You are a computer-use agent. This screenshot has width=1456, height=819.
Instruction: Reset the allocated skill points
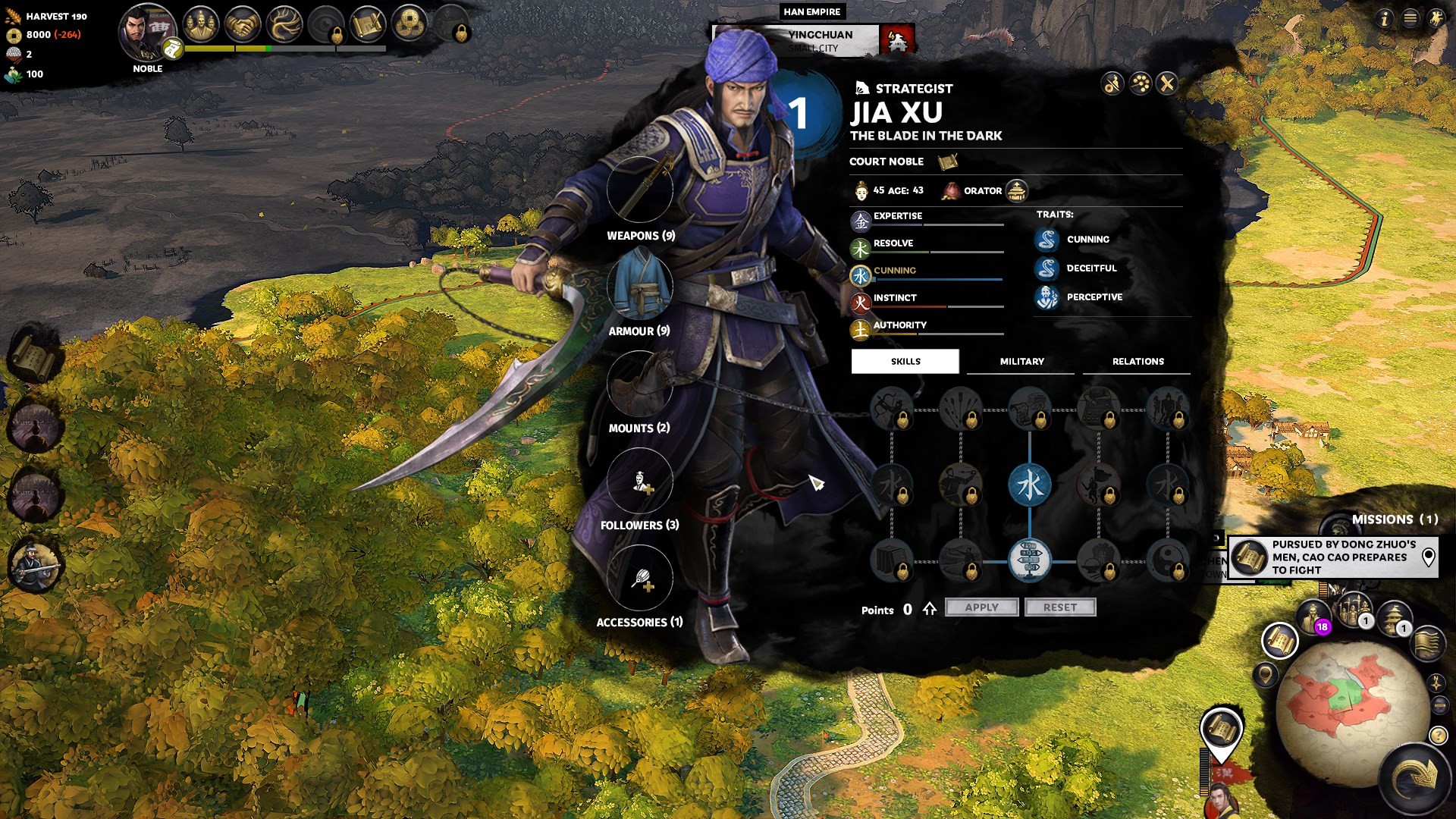tap(1059, 607)
